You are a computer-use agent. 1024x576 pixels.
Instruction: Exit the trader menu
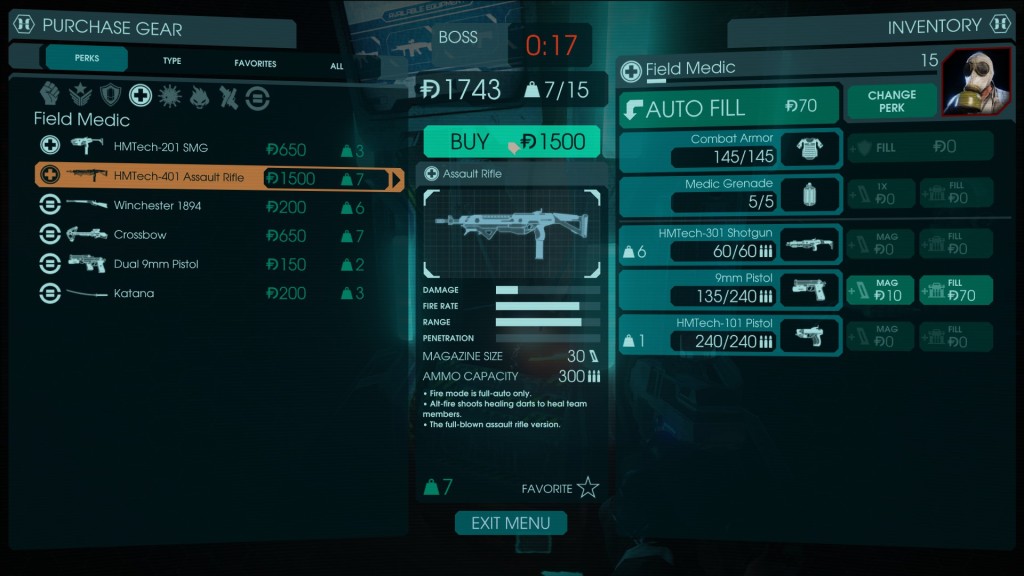(x=511, y=523)
